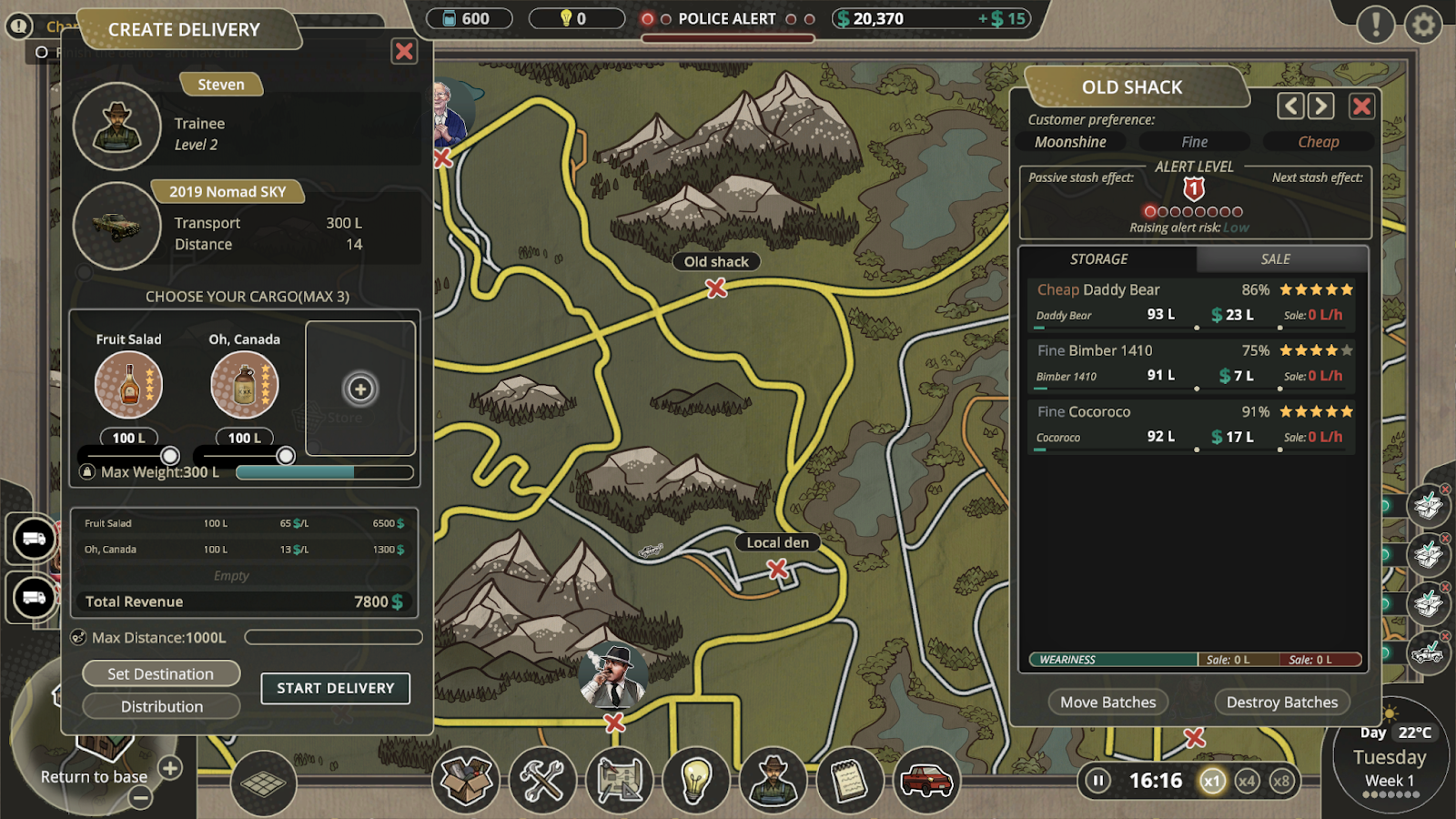Open the Distribution options
Viewport: 1456px width, 819px height.
(161, 706)
